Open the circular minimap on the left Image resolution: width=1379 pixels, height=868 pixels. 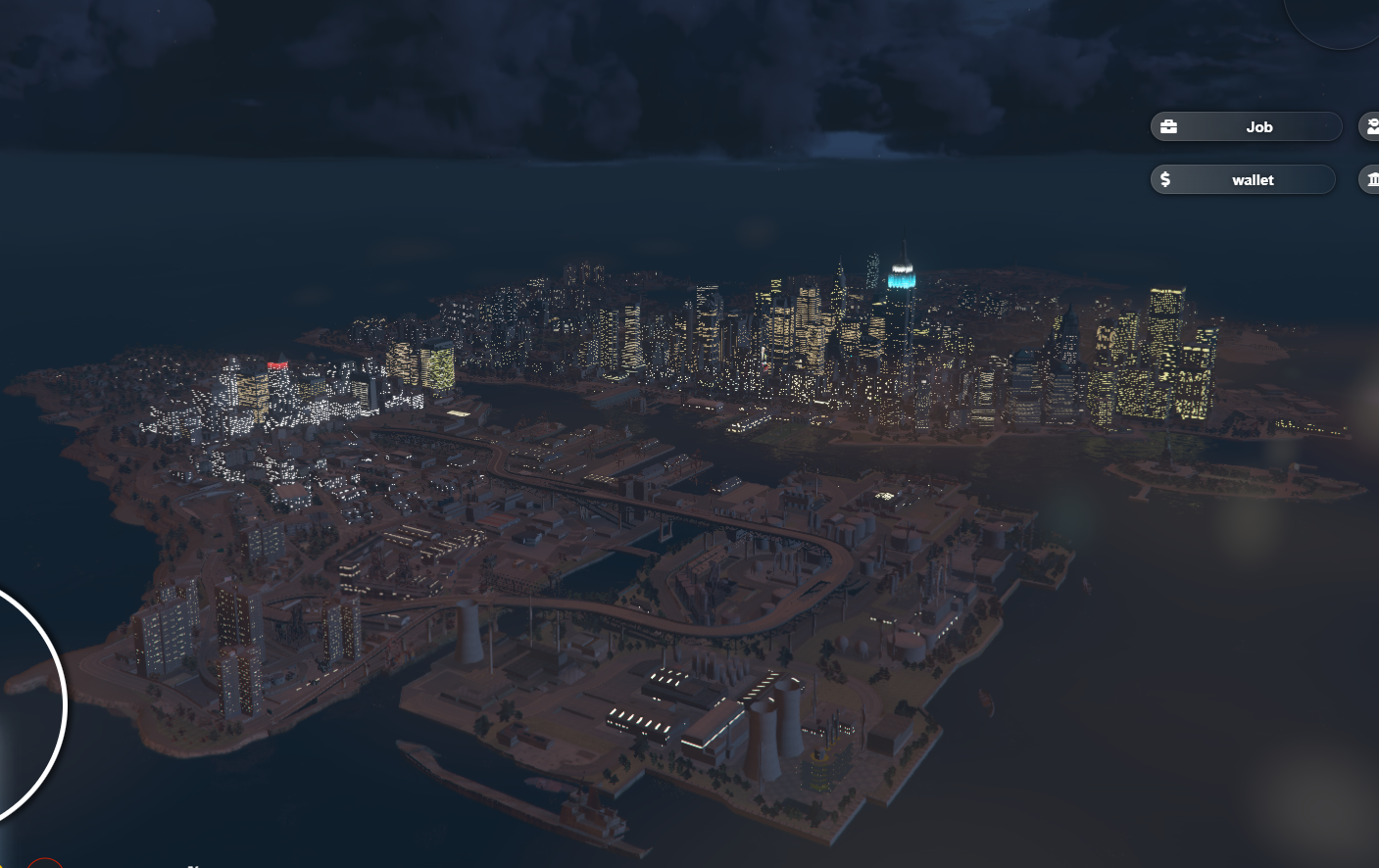click(20, 703)
